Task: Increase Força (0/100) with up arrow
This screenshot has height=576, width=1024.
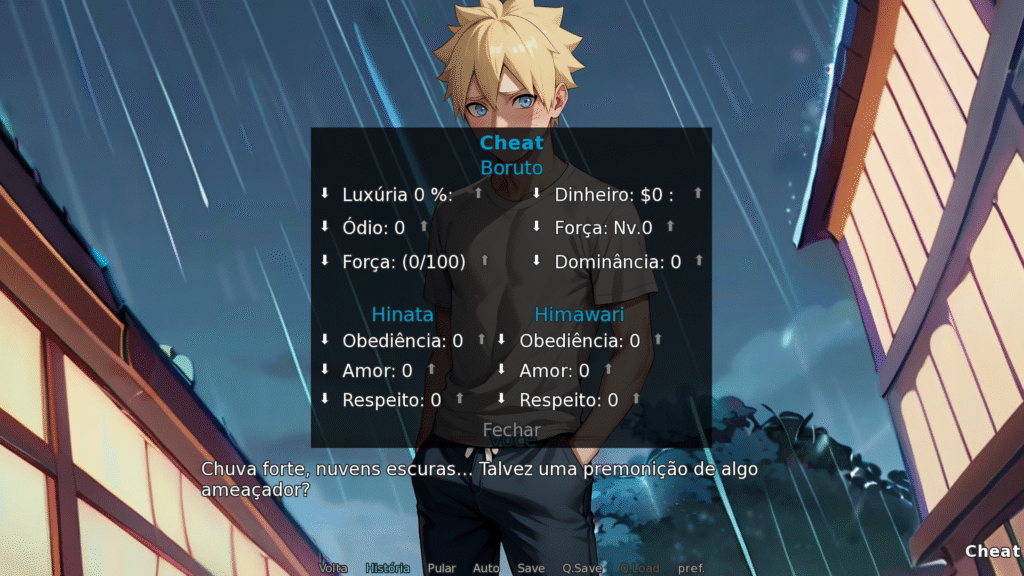Action: point(485,260)
